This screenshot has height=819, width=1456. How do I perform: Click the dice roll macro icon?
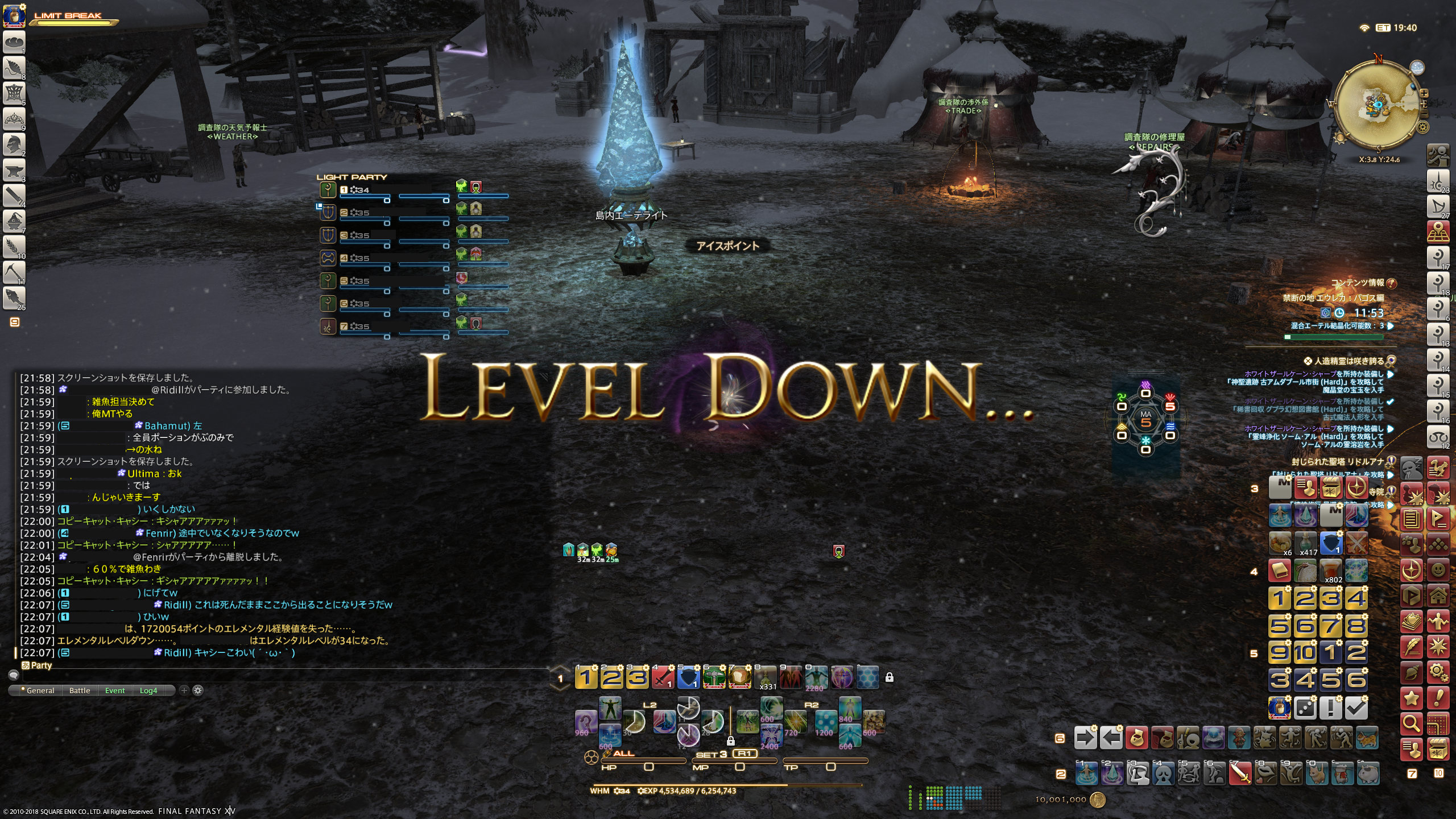pyautogui.click(x=1305, y=708)
